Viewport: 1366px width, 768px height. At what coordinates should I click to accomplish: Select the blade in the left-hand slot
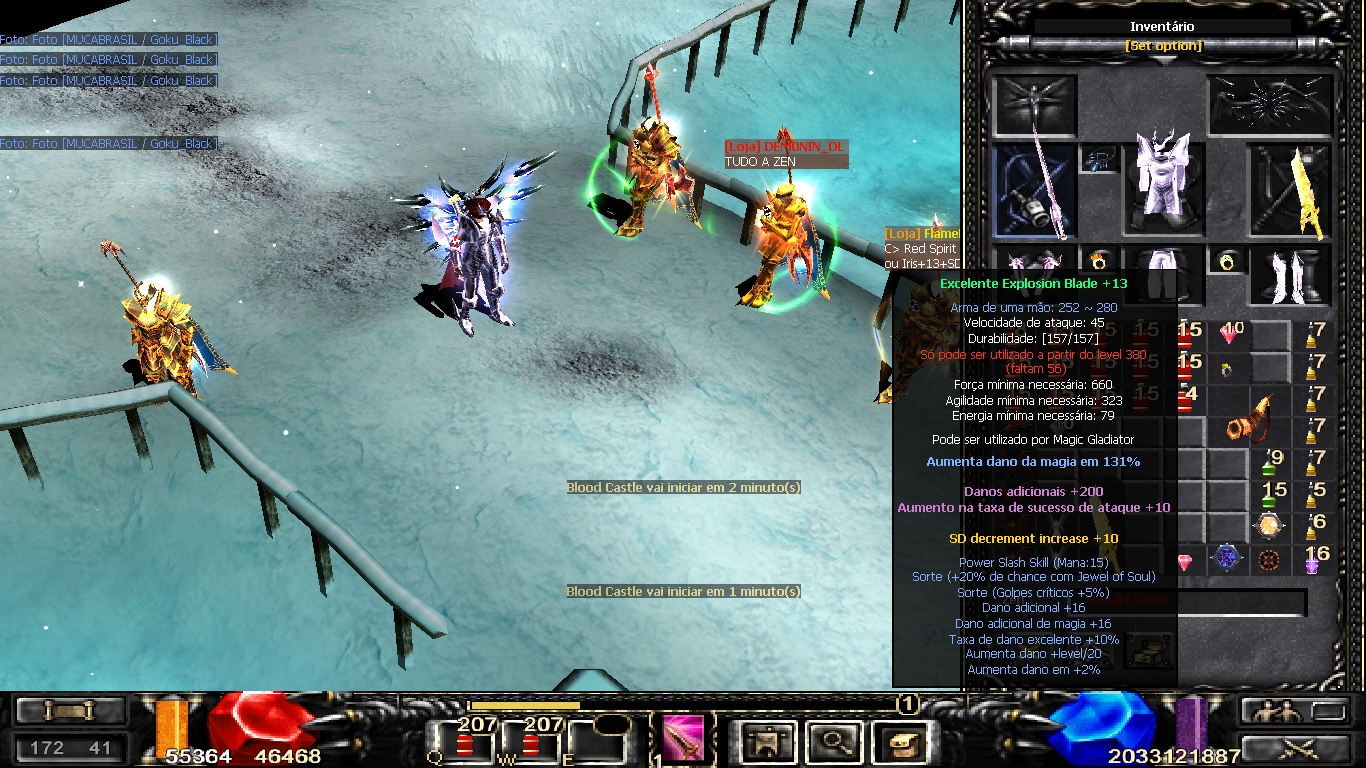[1034, 190]
